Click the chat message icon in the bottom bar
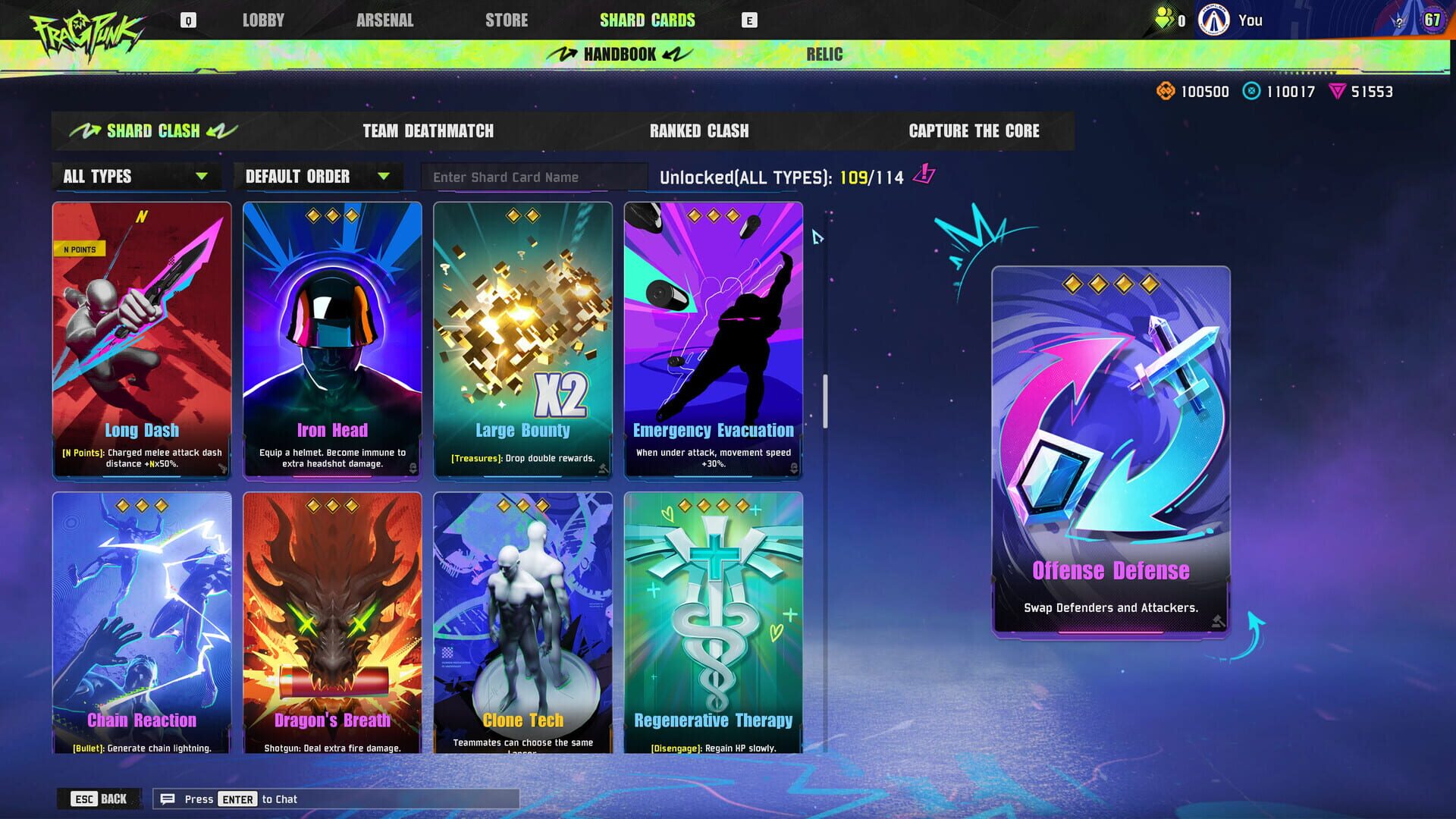This screenshot has width=1456, height=819. point(168,799)
